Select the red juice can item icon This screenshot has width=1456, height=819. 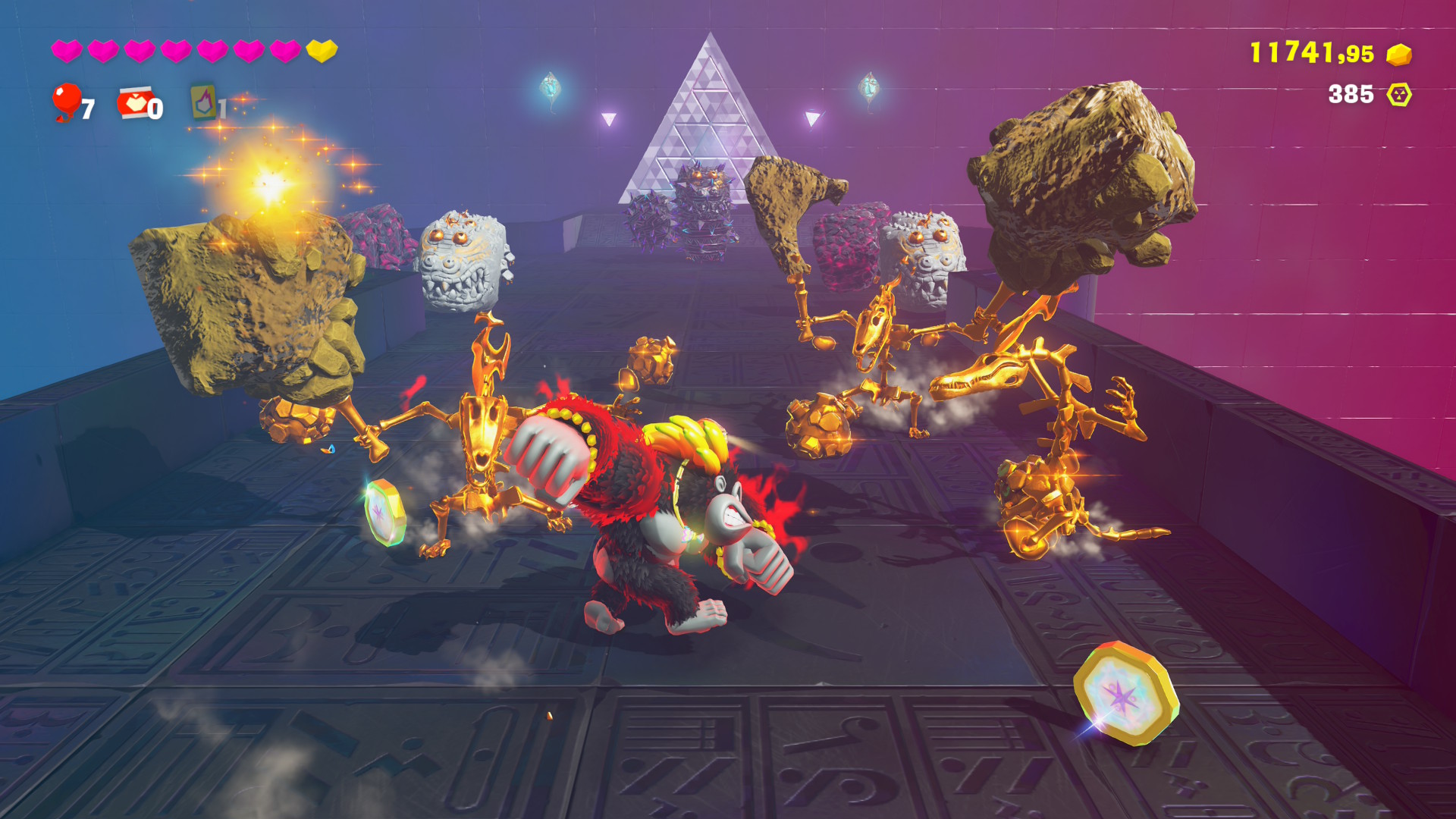tap(134, 102)
